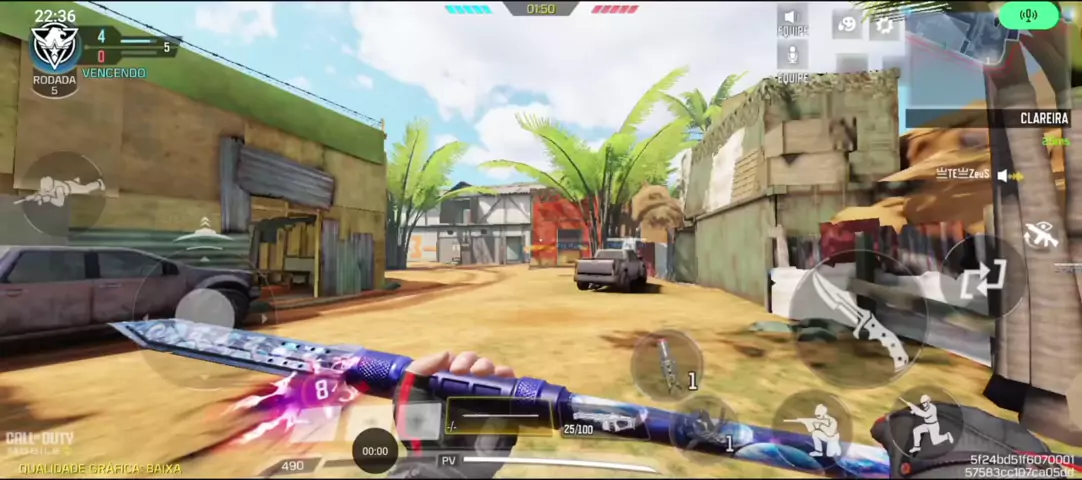Toggle the EQUIPE microphone button

click(792, 56)
